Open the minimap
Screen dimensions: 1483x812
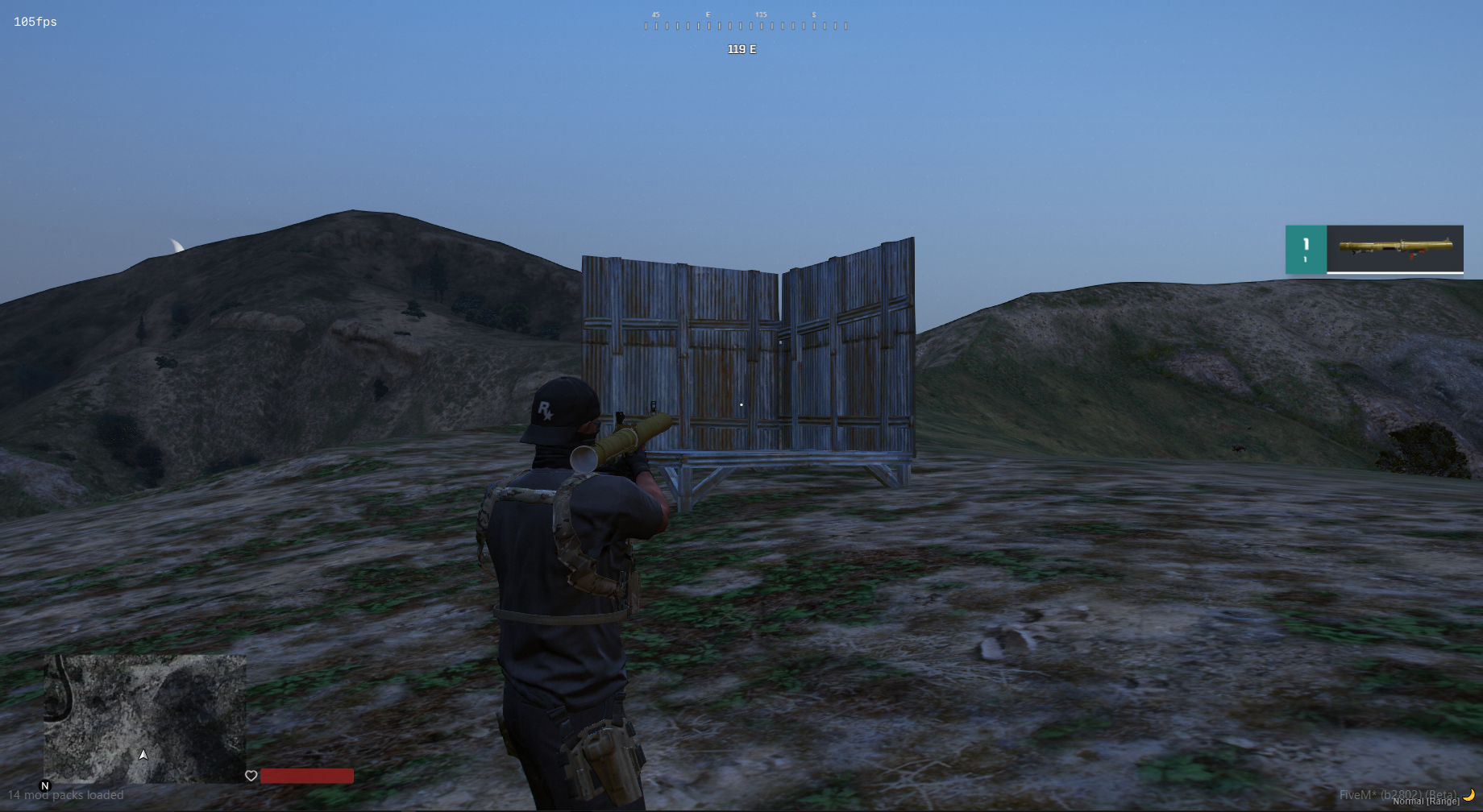(145, 718)
